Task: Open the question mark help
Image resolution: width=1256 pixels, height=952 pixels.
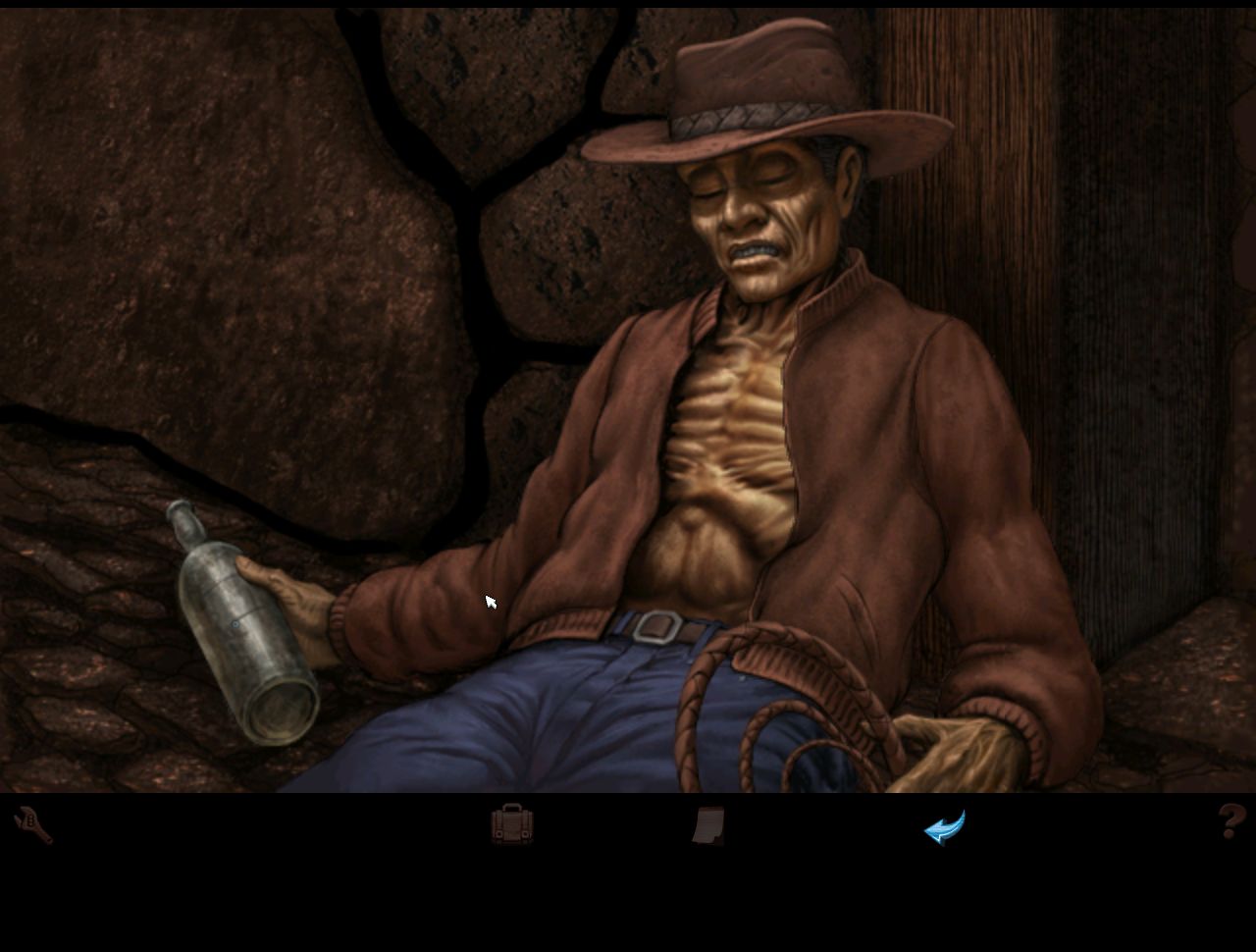Action: point(1230,821)
